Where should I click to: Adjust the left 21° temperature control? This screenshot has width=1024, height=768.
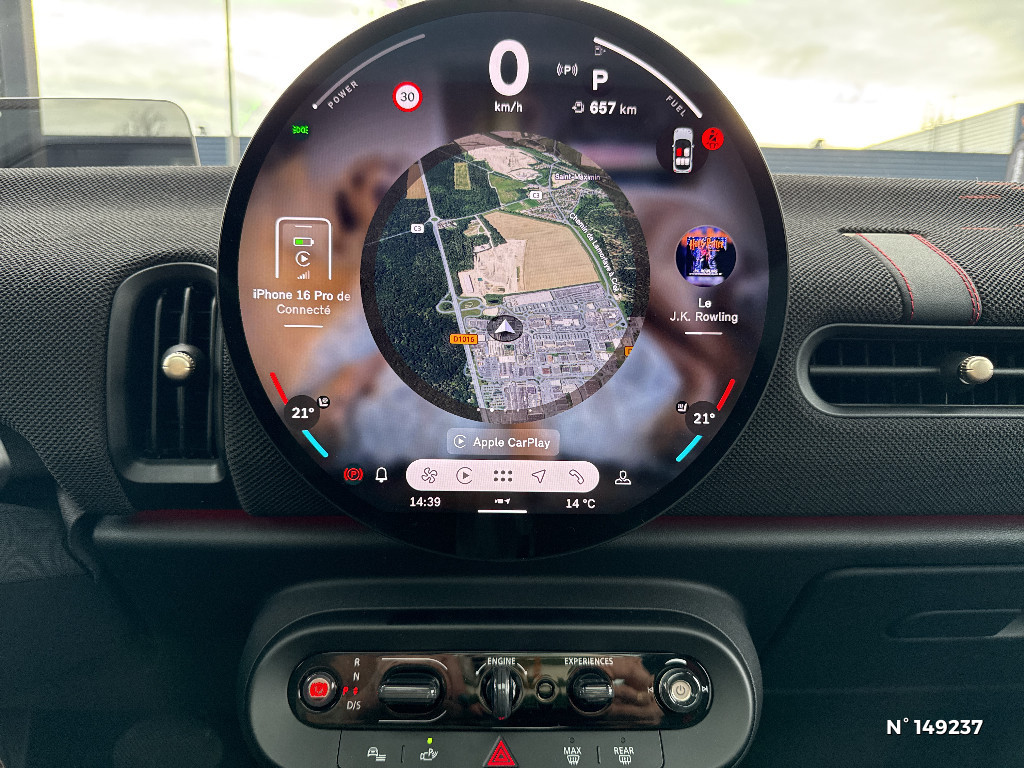[x=302, y=412]
